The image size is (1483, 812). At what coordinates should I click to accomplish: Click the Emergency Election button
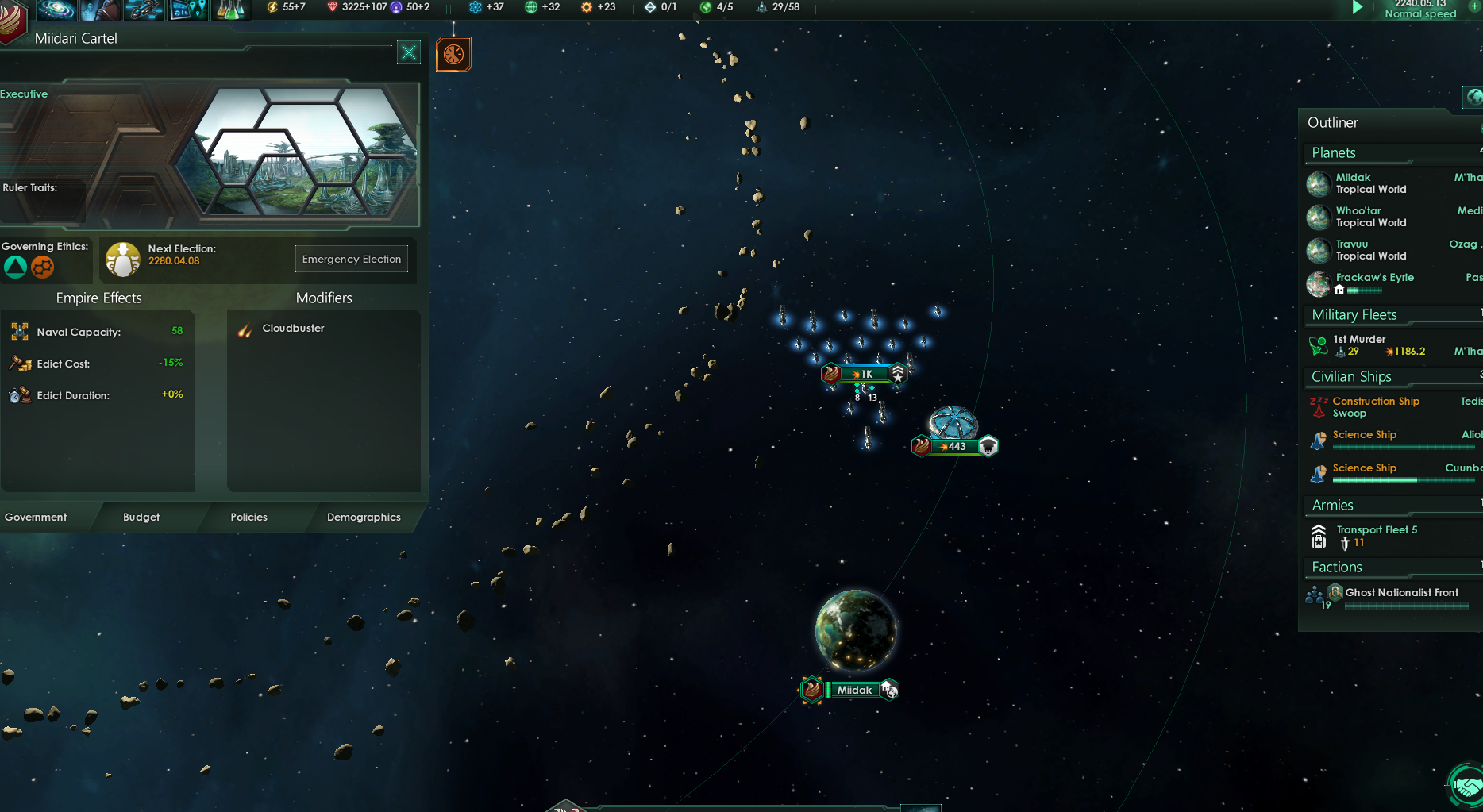(351, 259)
